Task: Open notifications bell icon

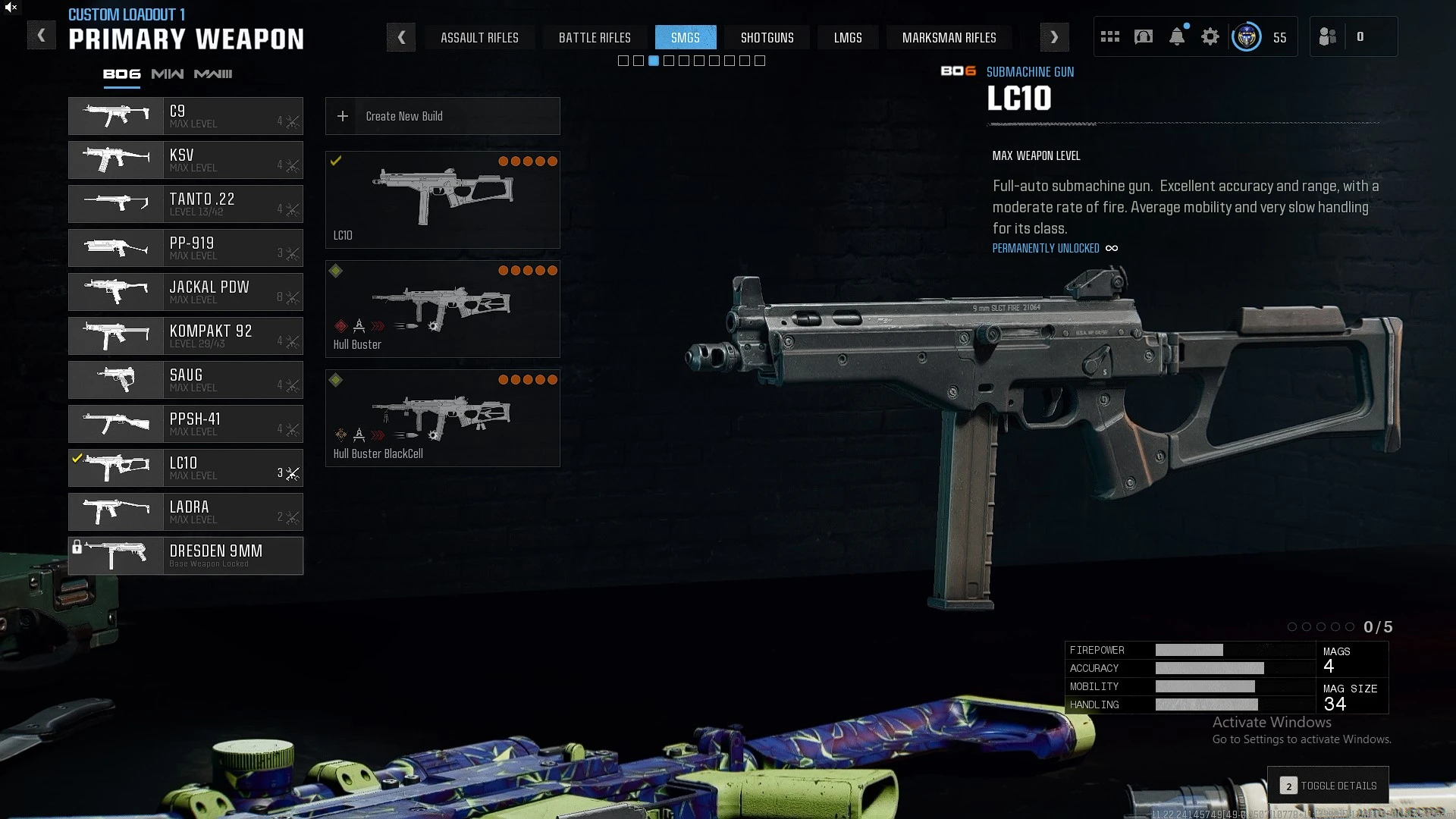Action: pos(1177,36)
